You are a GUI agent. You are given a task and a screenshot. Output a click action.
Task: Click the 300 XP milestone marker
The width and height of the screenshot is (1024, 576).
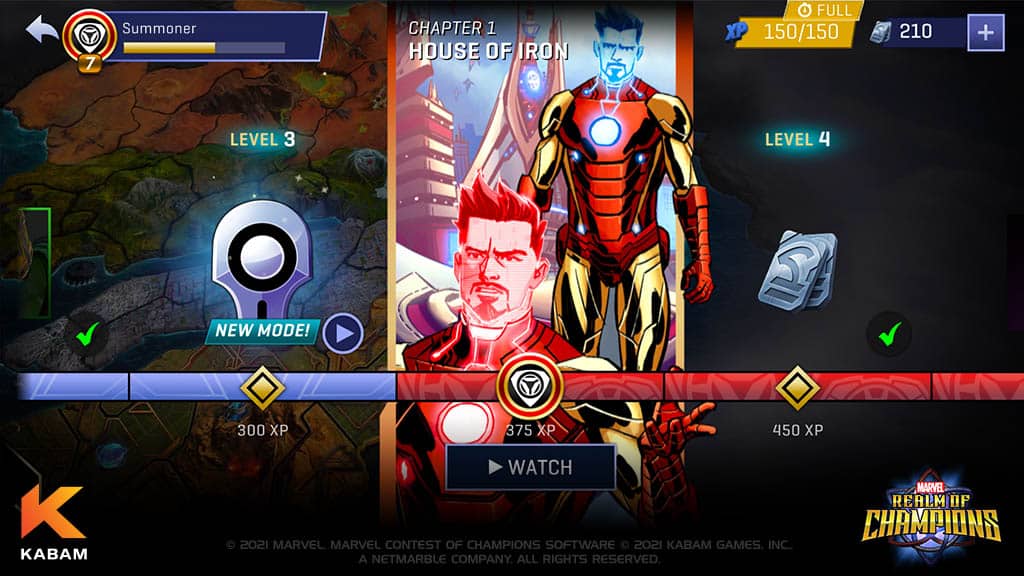(263, 387)
